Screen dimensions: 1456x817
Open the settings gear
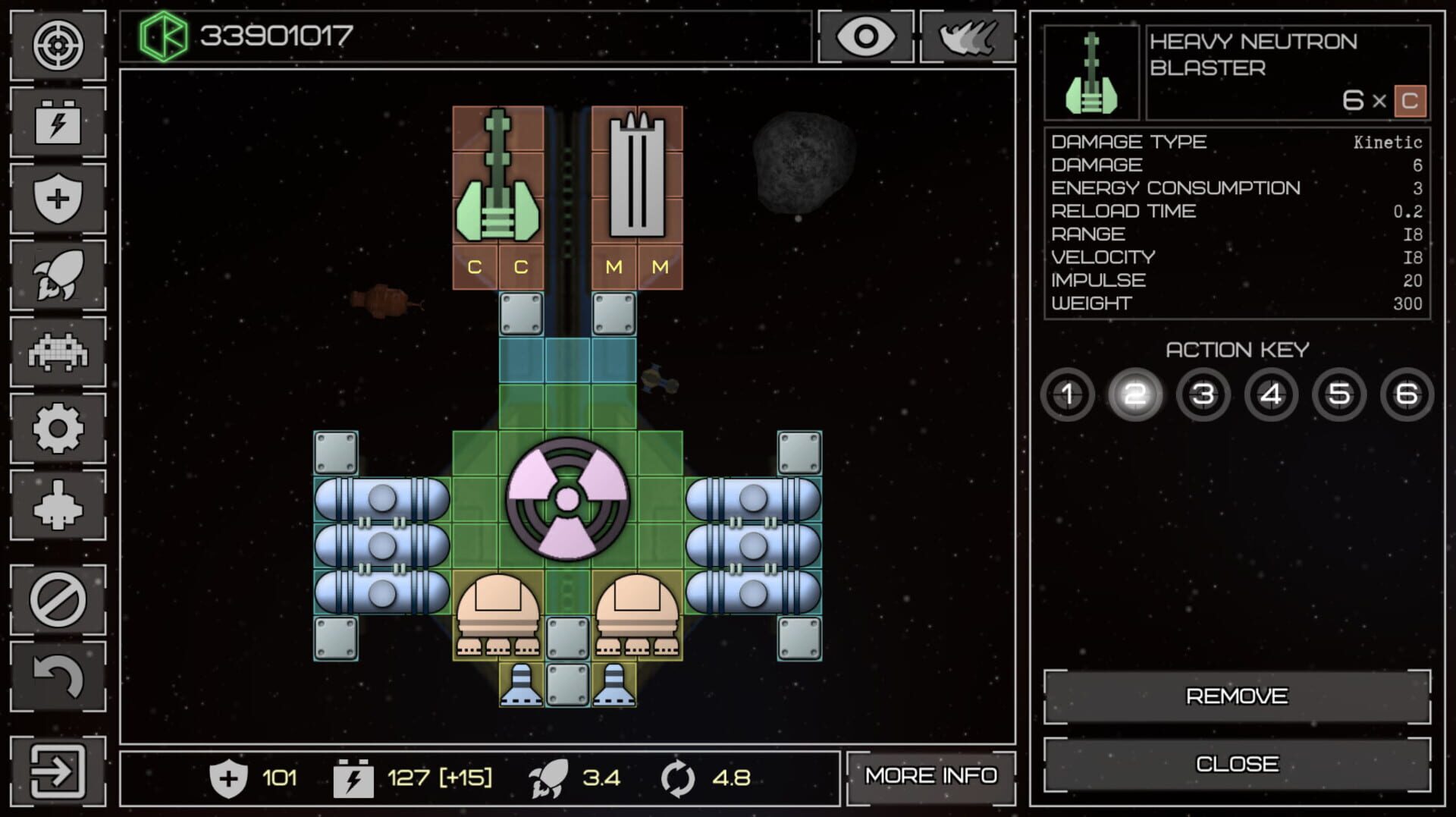pyautogui.click(x=58, y=426)
